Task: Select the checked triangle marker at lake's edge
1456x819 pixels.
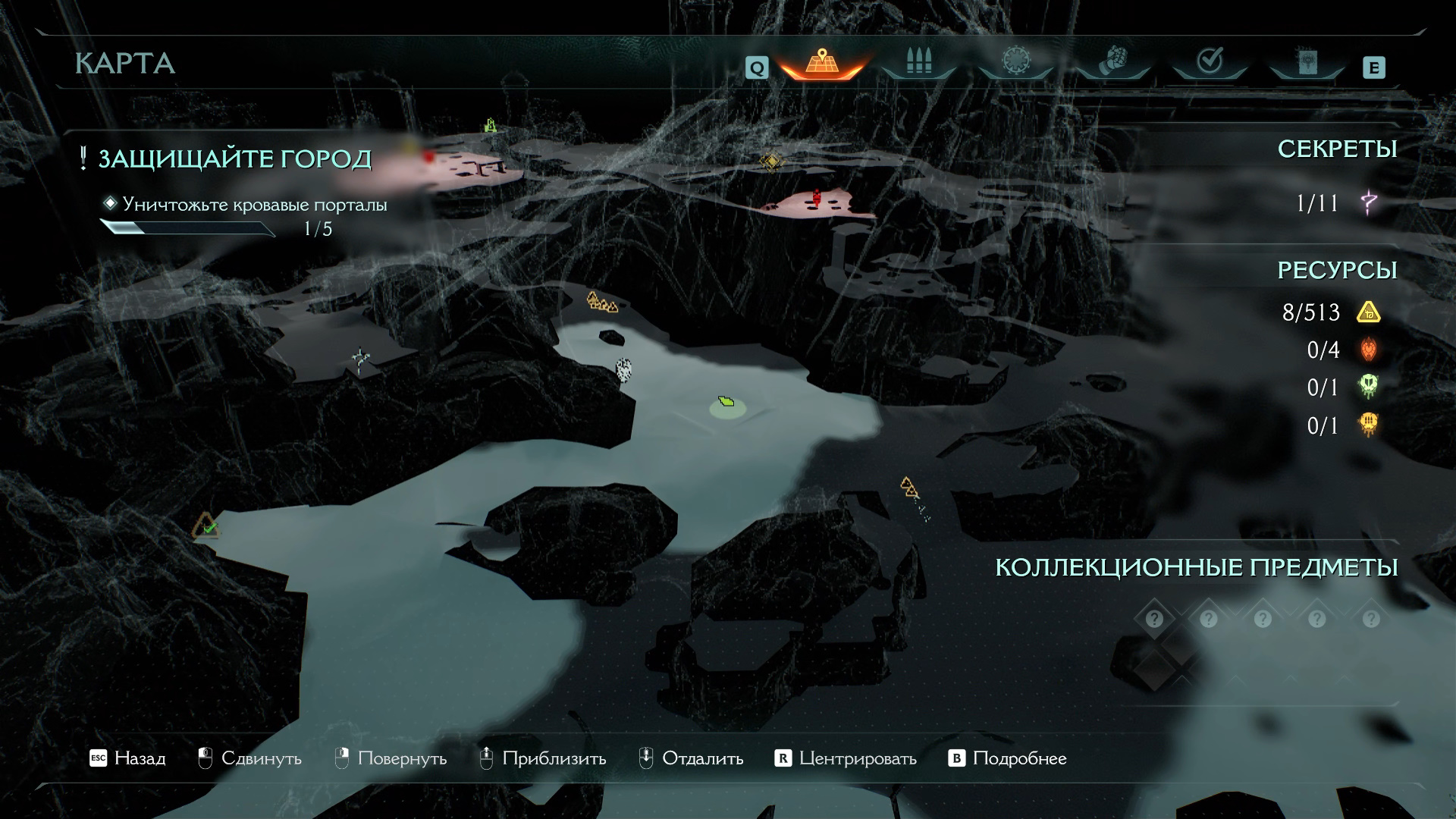Action: pos(206,526)
